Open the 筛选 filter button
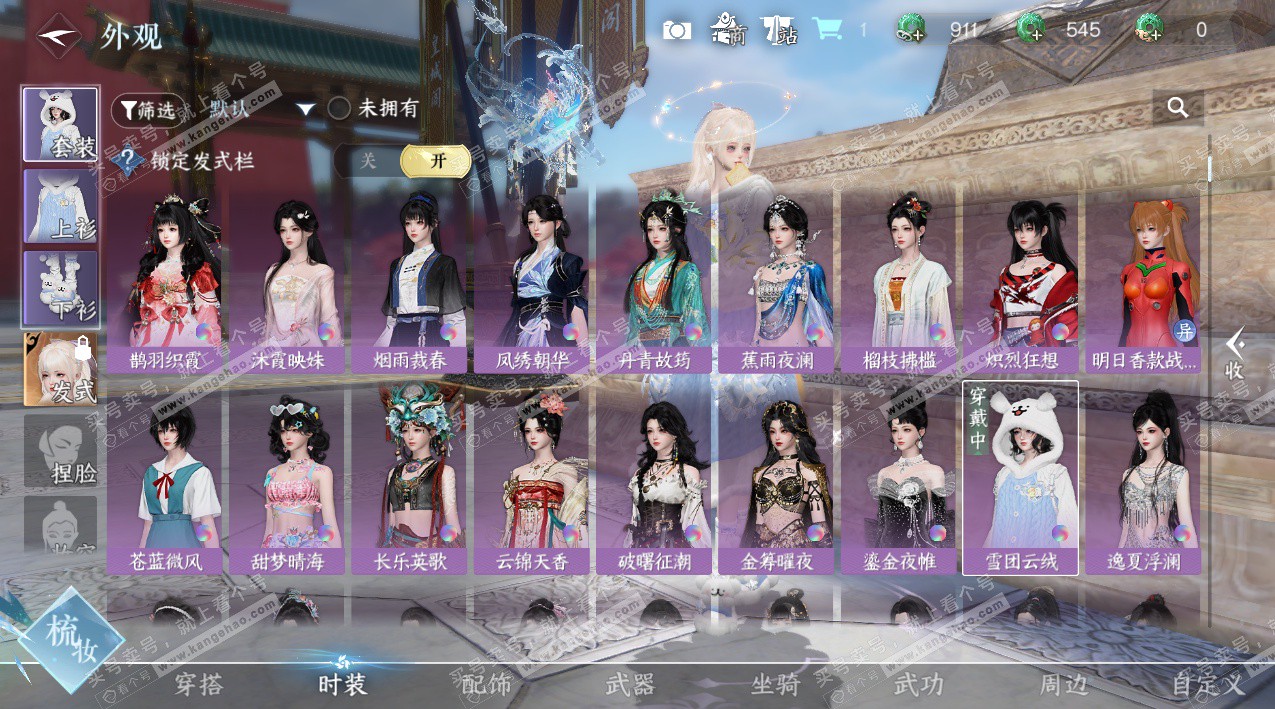The image size is (1275, 709). tap(148, 109)
